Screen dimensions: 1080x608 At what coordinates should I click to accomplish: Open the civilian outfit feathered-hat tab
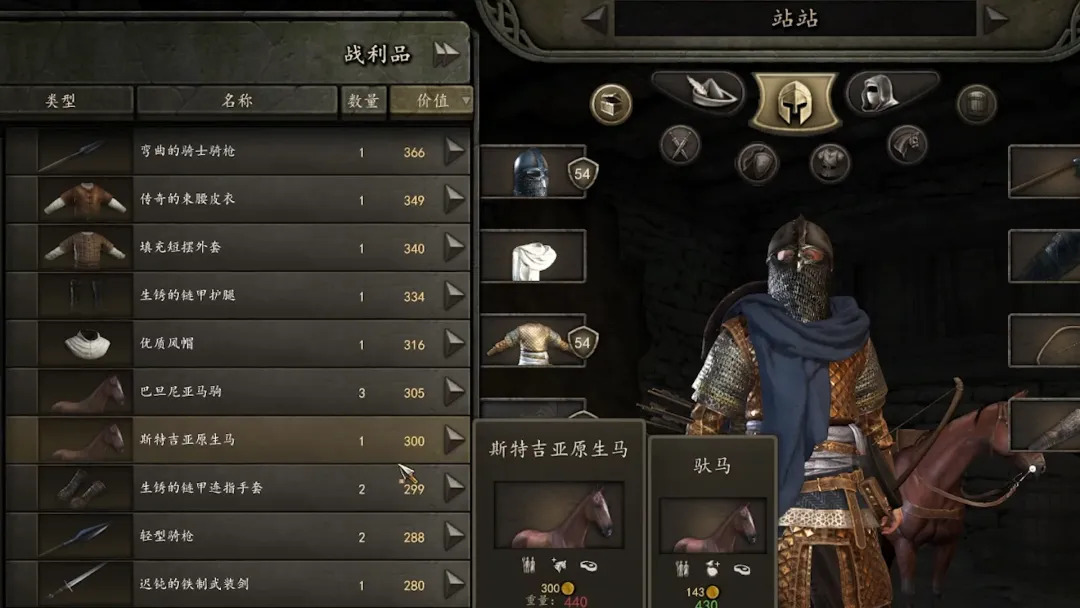[698, 92]
